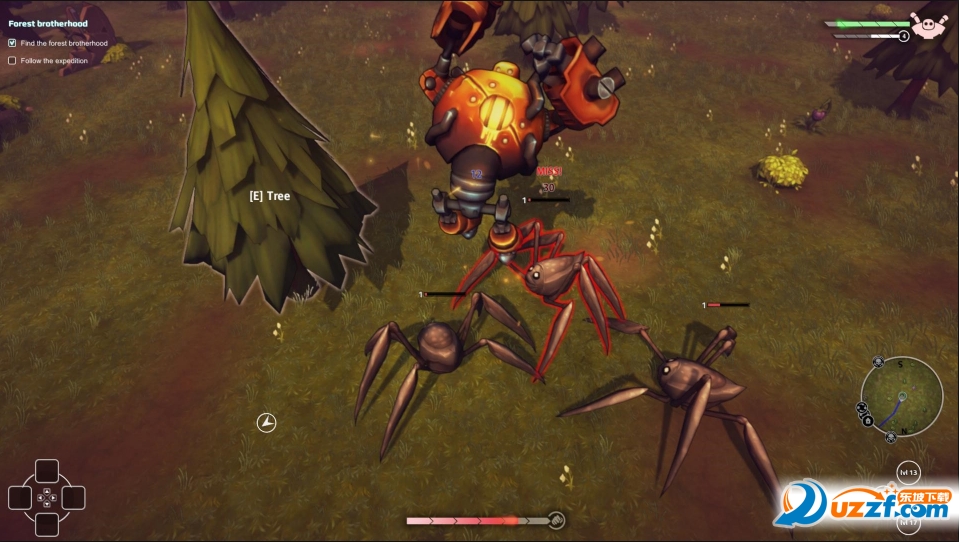Image resolution: width=959 pixels, height=542 pixels.
Task: Select the lvl 13 circle indicator
Action: pos(908,471)
